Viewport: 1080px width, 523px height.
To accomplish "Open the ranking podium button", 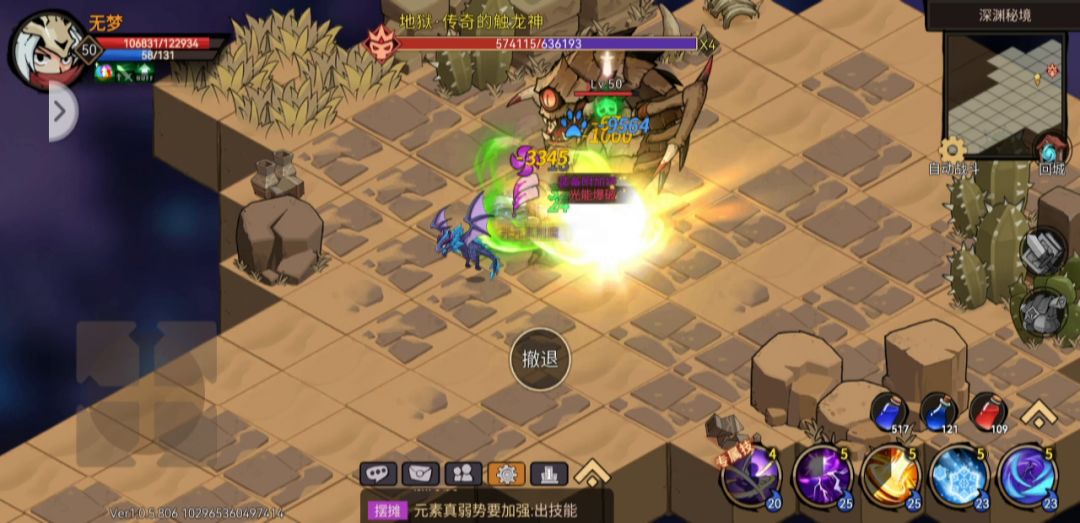I will [548, 473].
